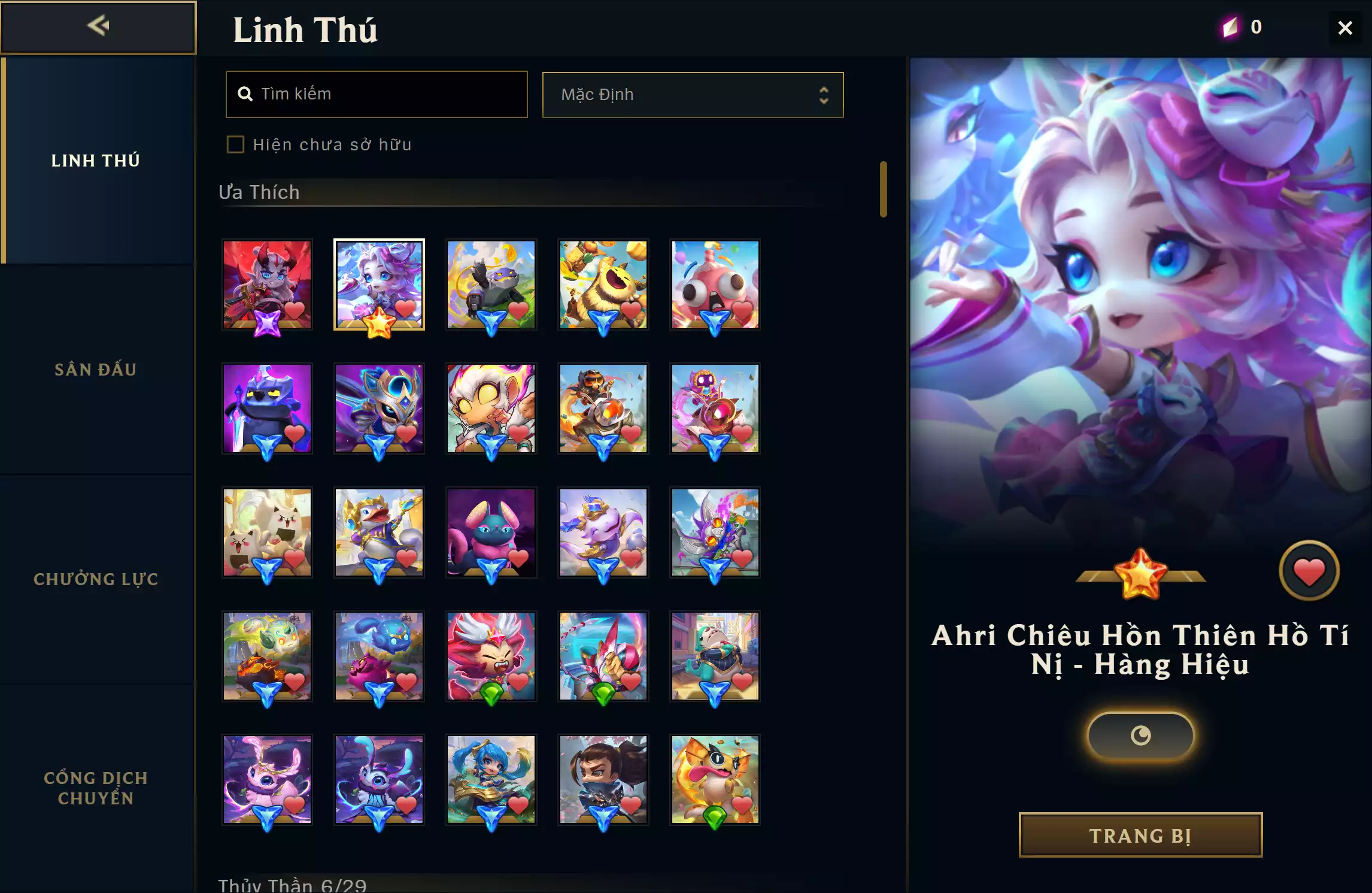Open the 'Mặc Định' sort dropdown
The width and height of the screenshot is (1372, 893).
click(x=693, y=94)
